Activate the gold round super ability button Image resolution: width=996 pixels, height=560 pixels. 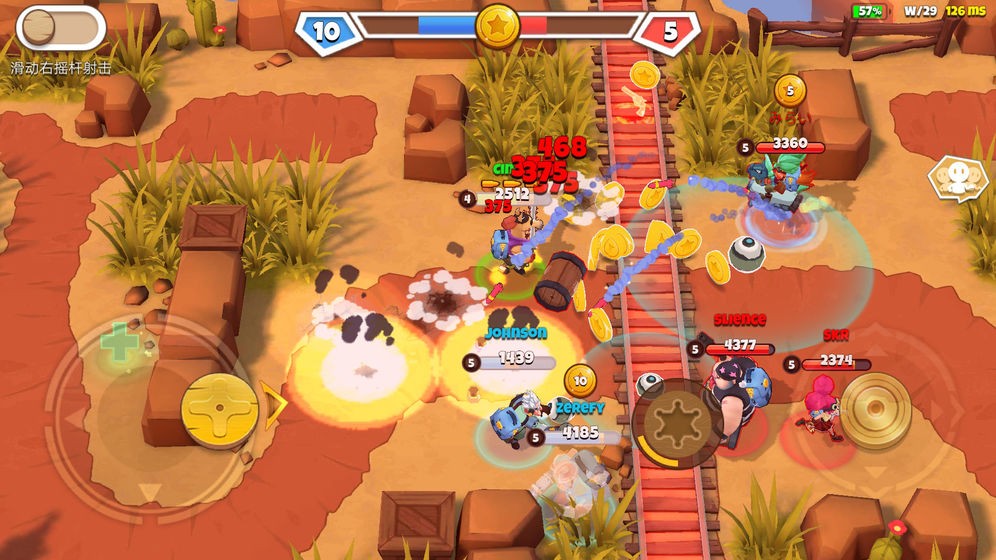(x=875, y=410)
